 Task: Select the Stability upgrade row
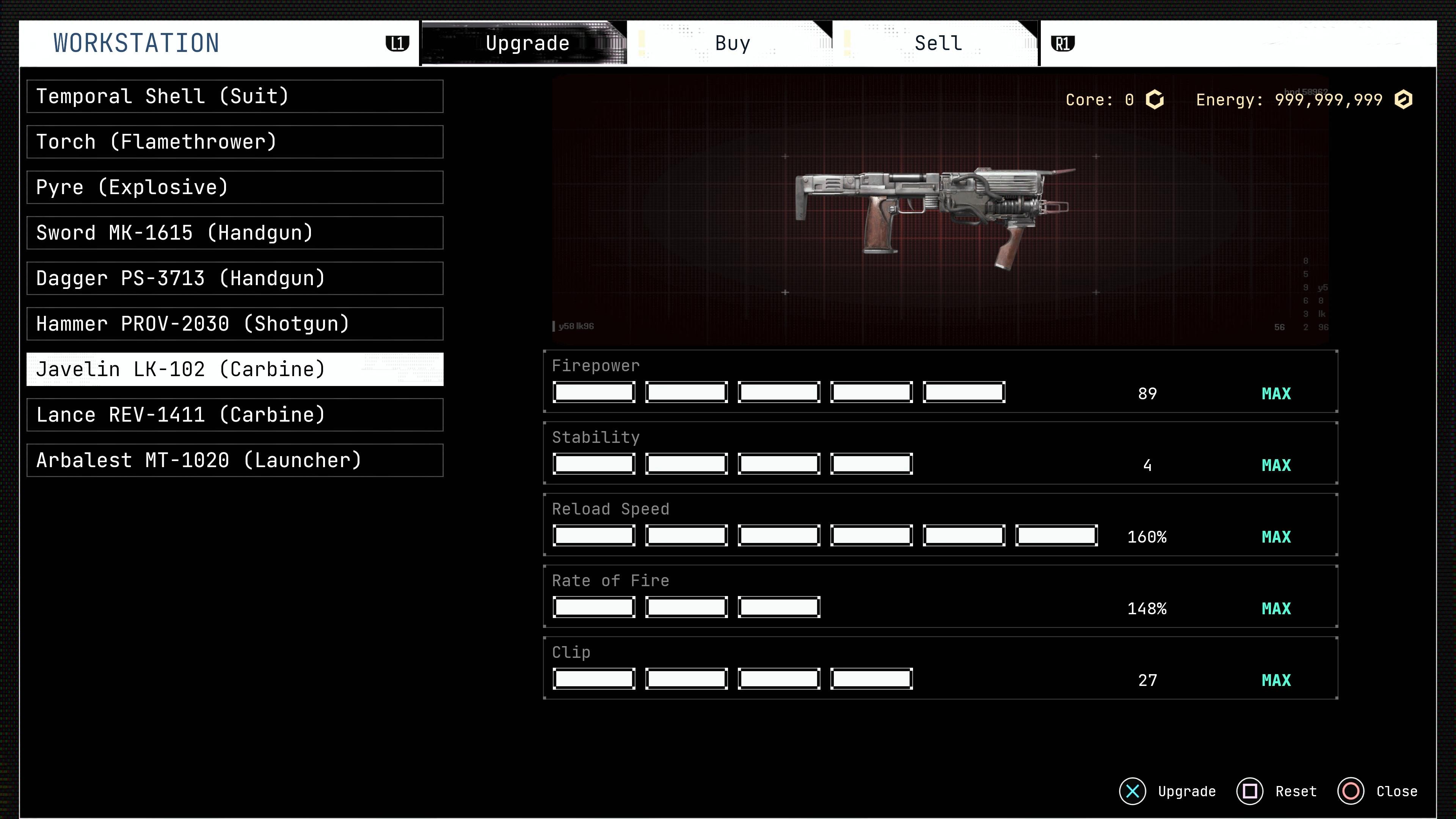(x=940, y=453)
